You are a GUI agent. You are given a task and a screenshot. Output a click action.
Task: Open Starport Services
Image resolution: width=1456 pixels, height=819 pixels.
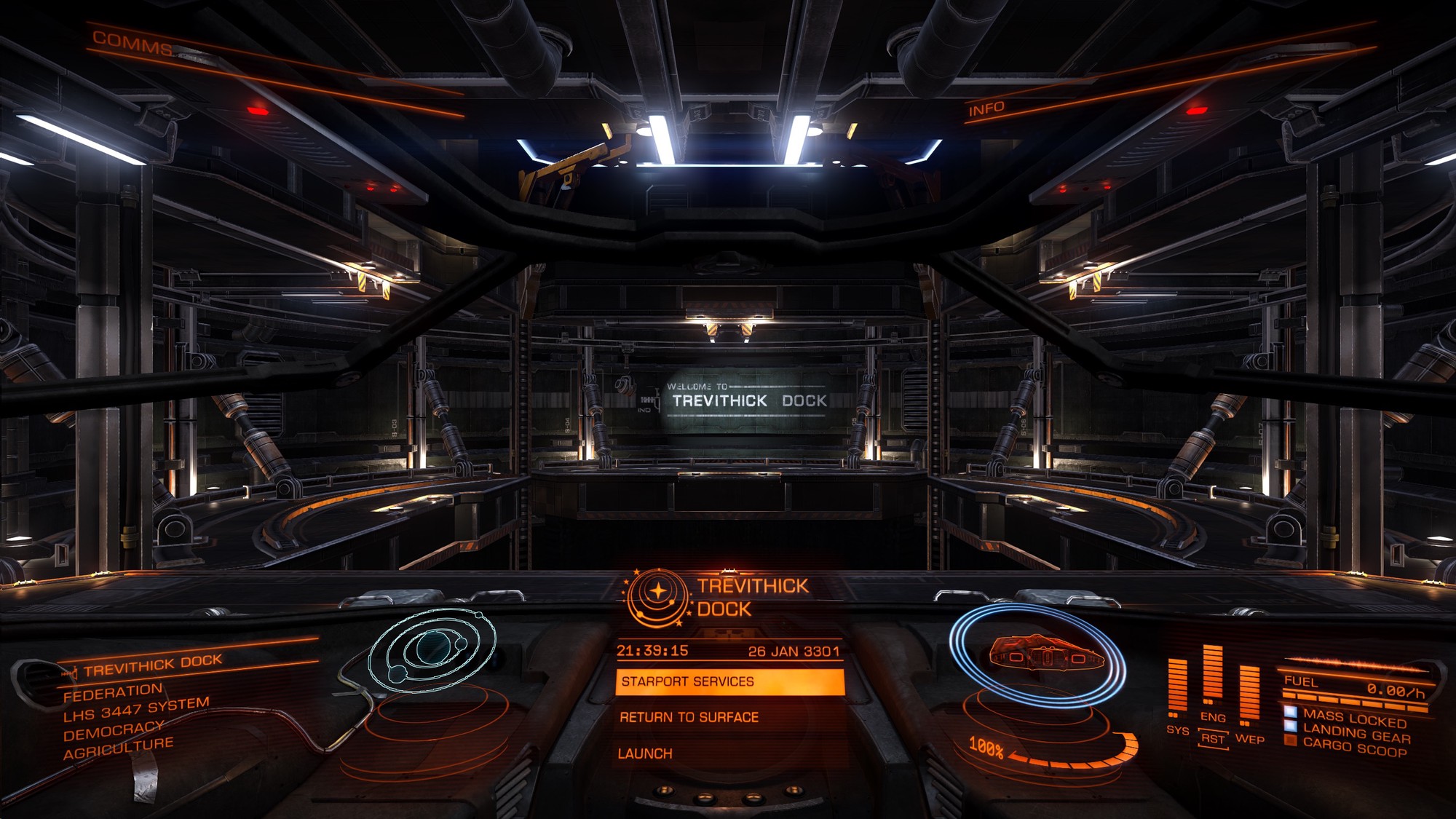tap(729, 682)
